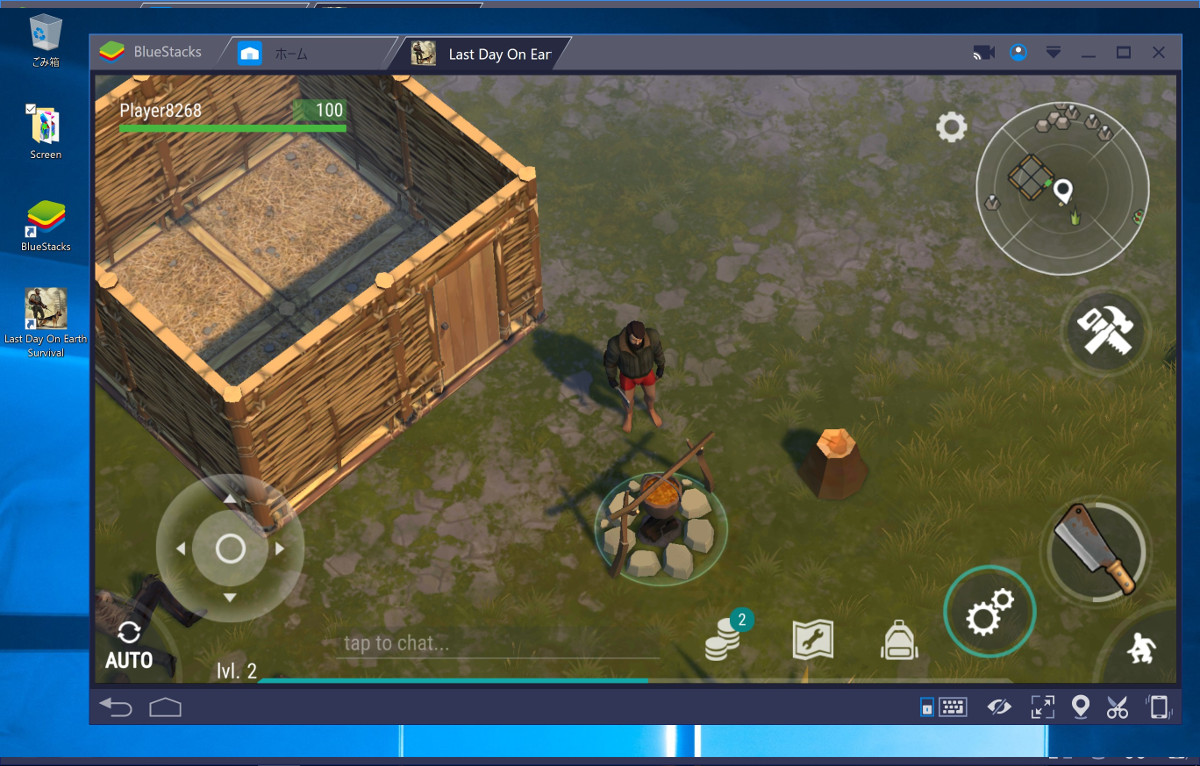The height and width of the screenshot is (766, 1200).
Task: Click the circular minimap
Action: (x=1062, y=188)
